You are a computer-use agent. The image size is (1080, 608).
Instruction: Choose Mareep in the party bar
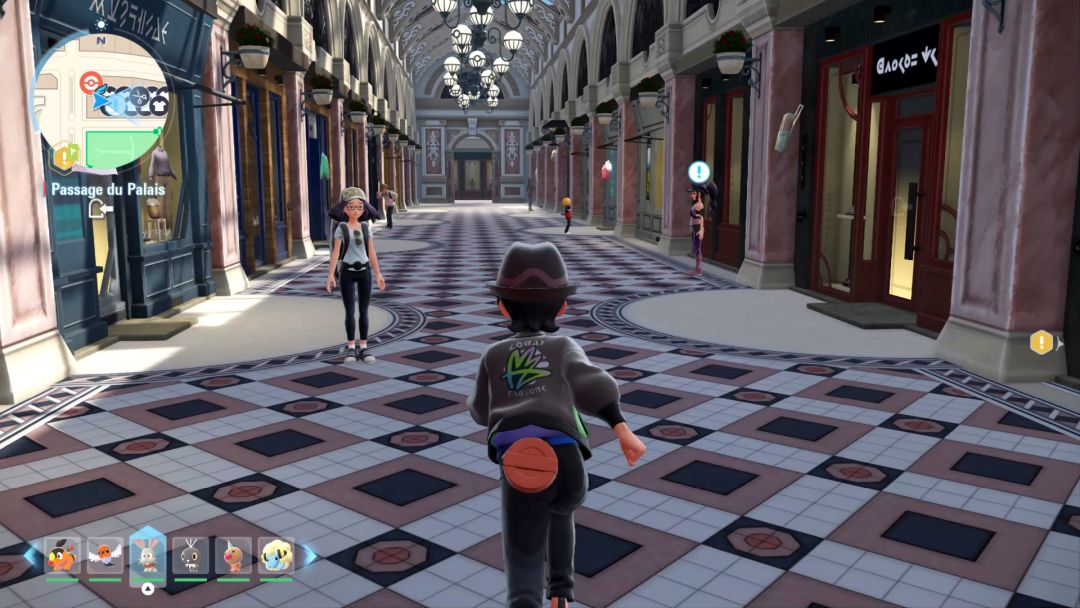276,555
